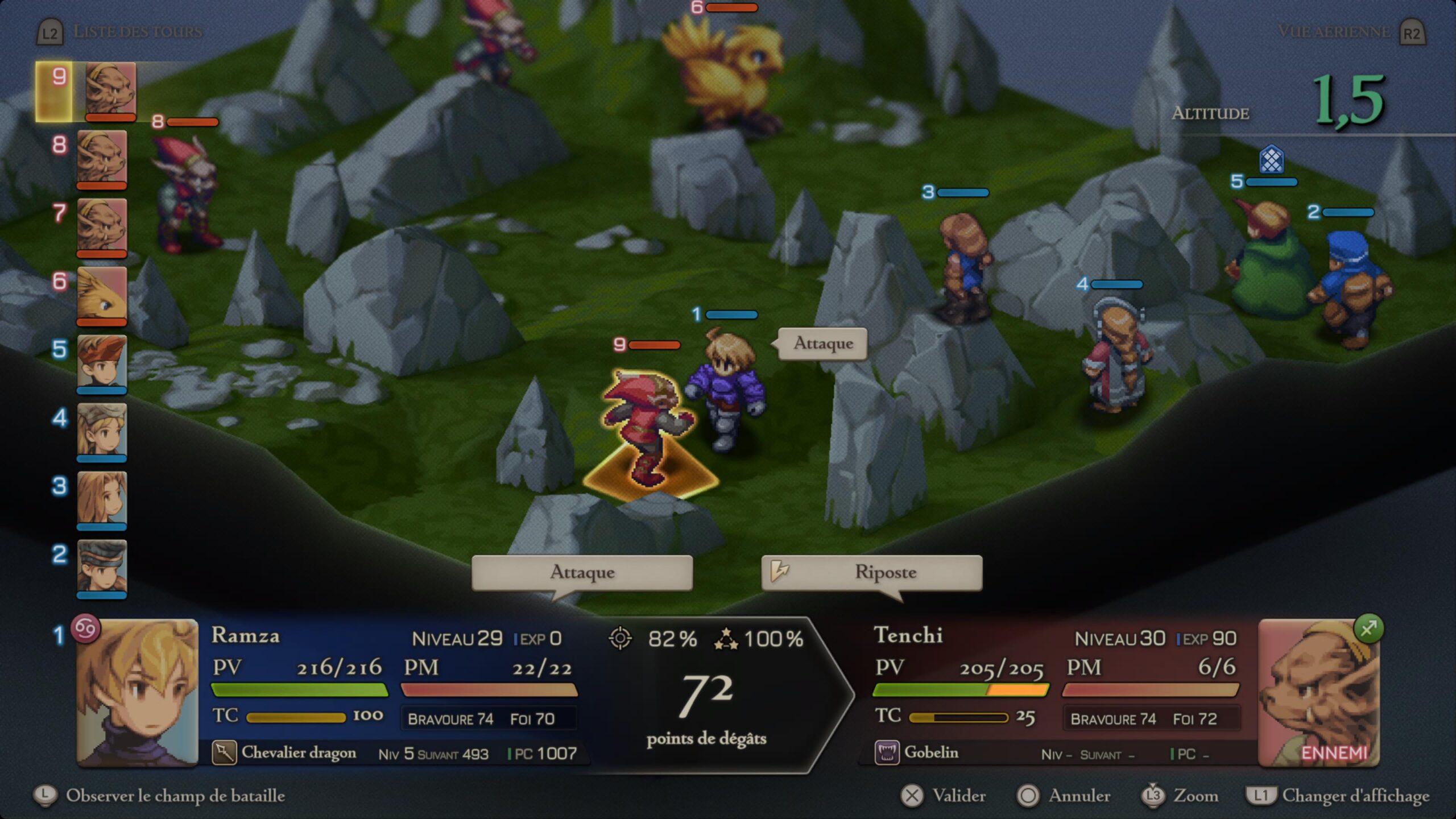Screen dimensions: 1456x819
Task: Pick the turn 4 ally portrait
Action: (102, 431)
